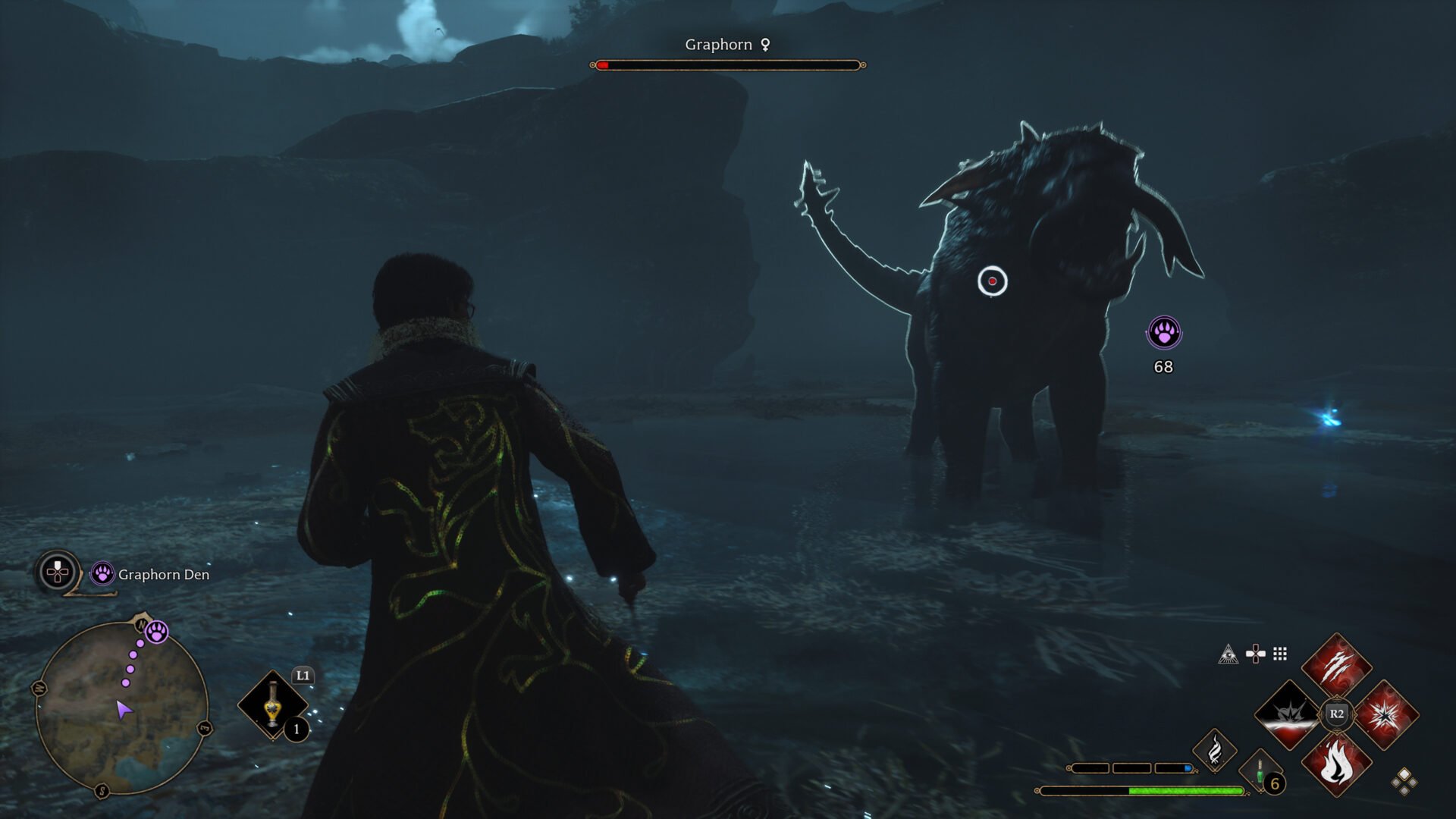Click the Graphorn Den quest tracker
This screenshot has height=819, width=1456.
pos(163,575)
